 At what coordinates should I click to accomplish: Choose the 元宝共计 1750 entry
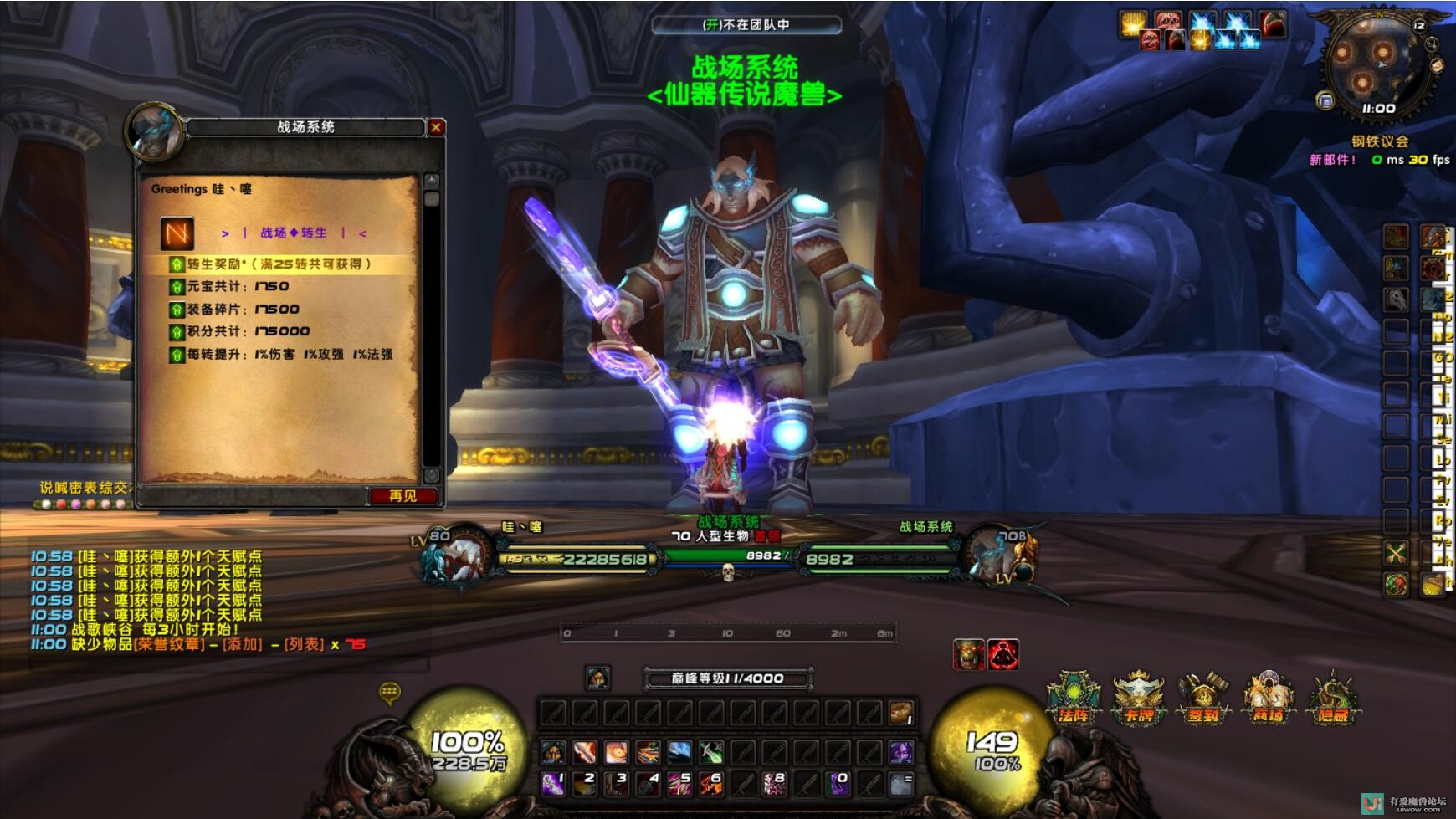pos(237,287)
